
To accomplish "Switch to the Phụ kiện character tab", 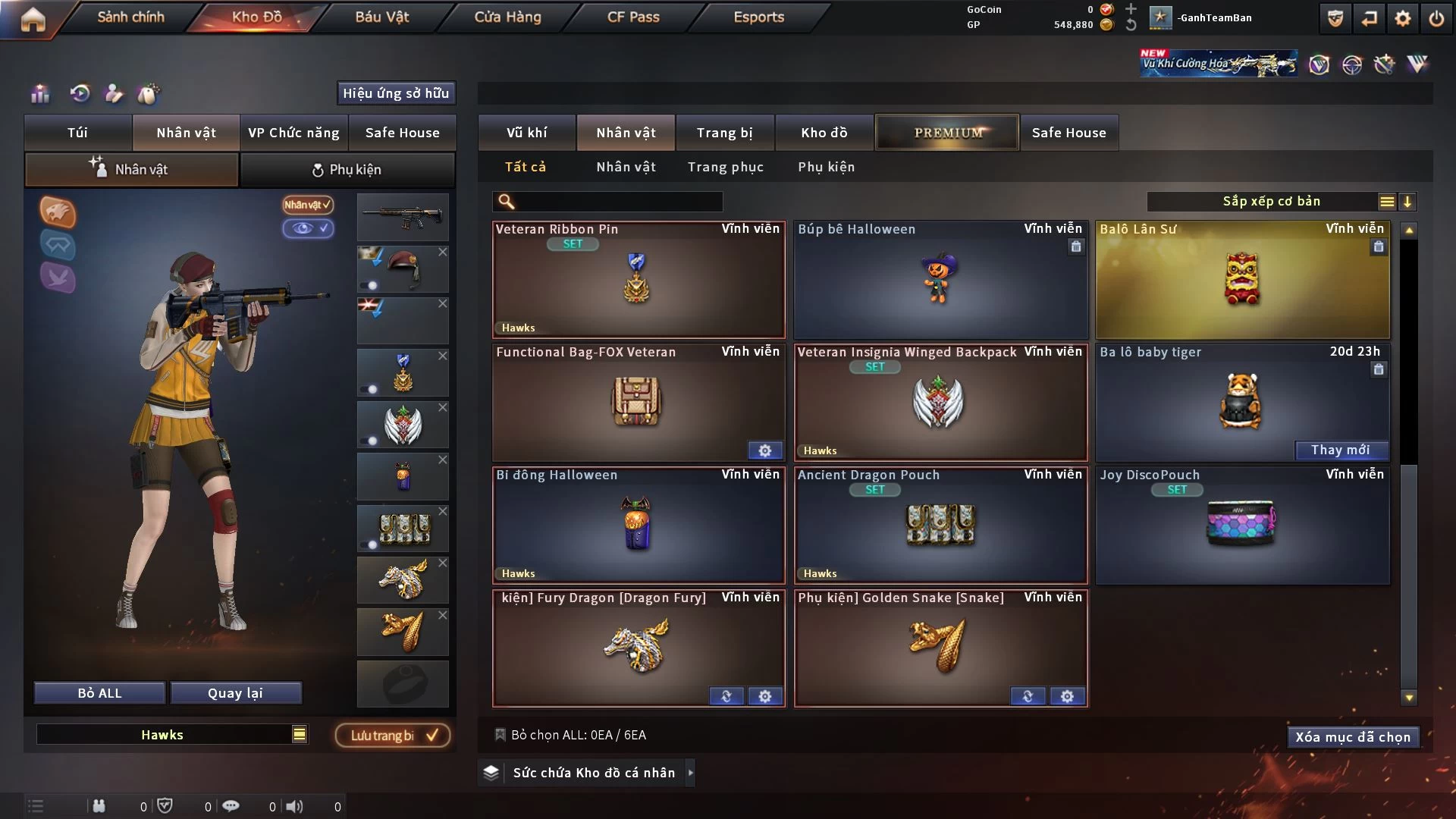I will 347,170.
